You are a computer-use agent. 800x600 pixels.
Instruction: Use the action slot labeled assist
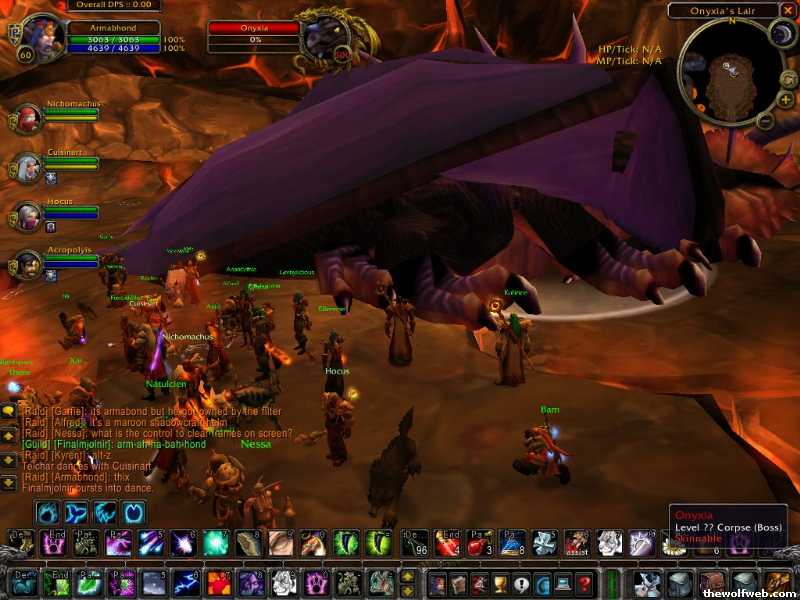click(x=576, y=543)
